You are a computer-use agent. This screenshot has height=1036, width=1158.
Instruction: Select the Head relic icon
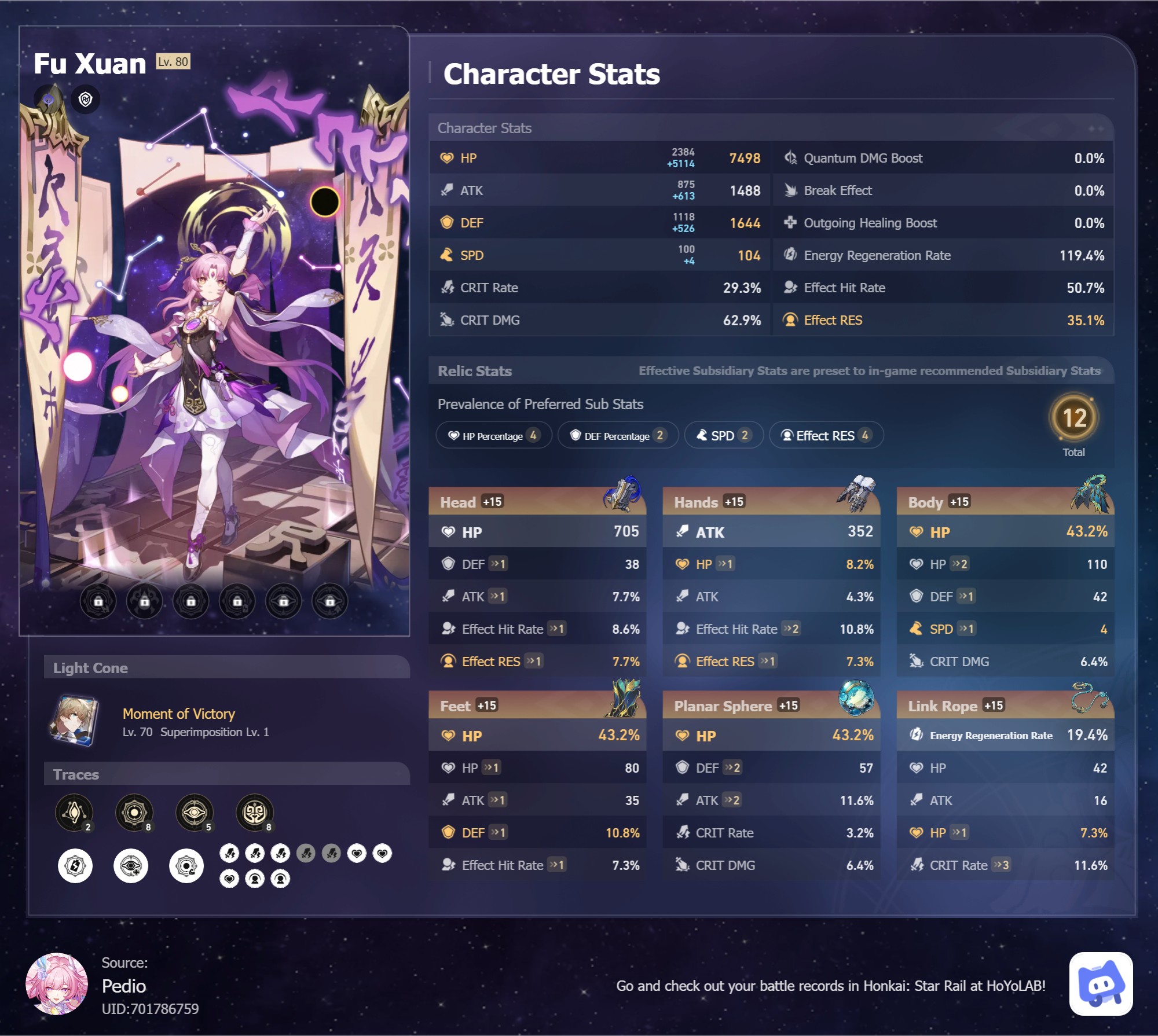pos(622,494)
